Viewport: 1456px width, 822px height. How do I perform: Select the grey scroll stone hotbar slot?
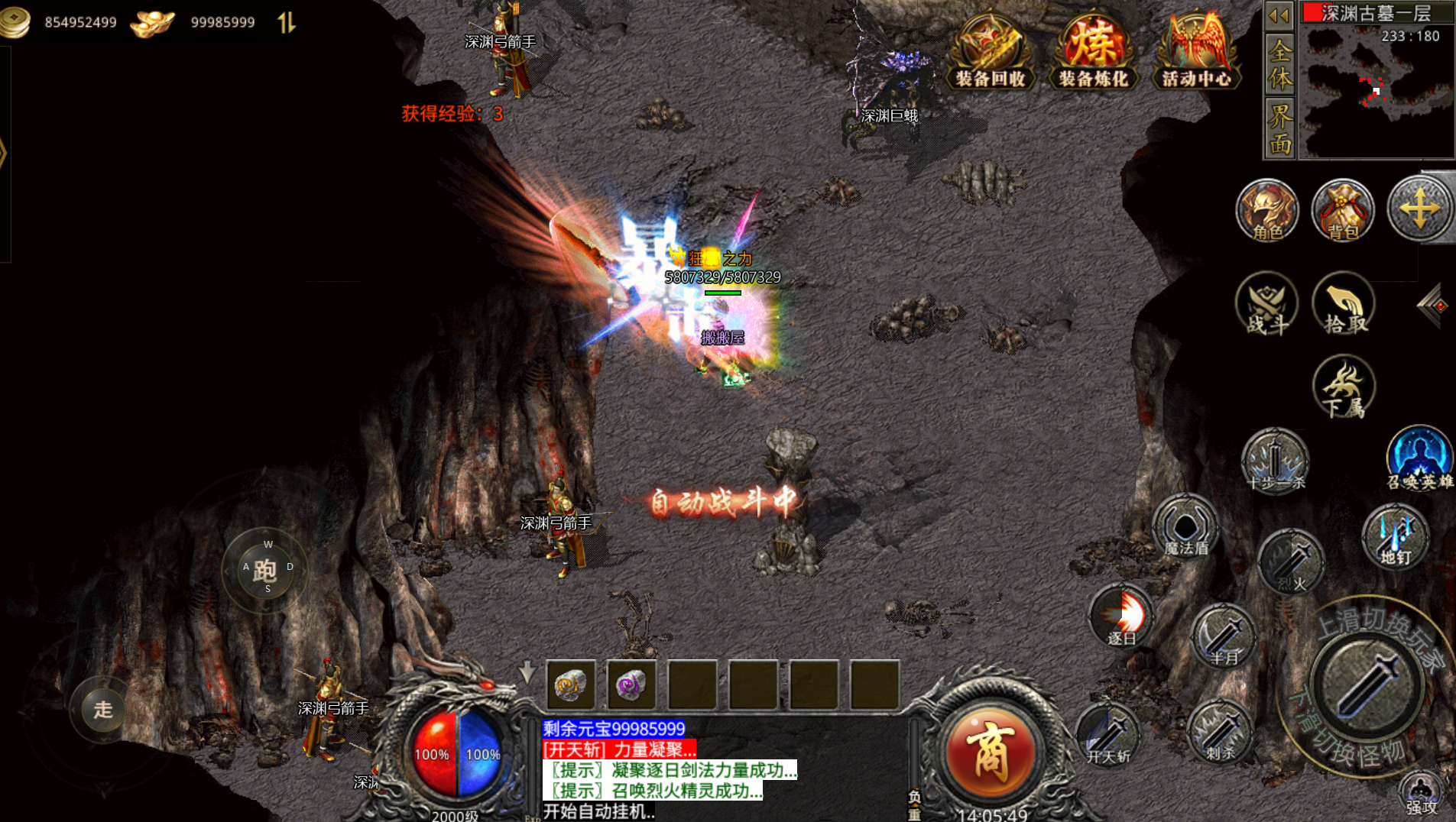571,684
